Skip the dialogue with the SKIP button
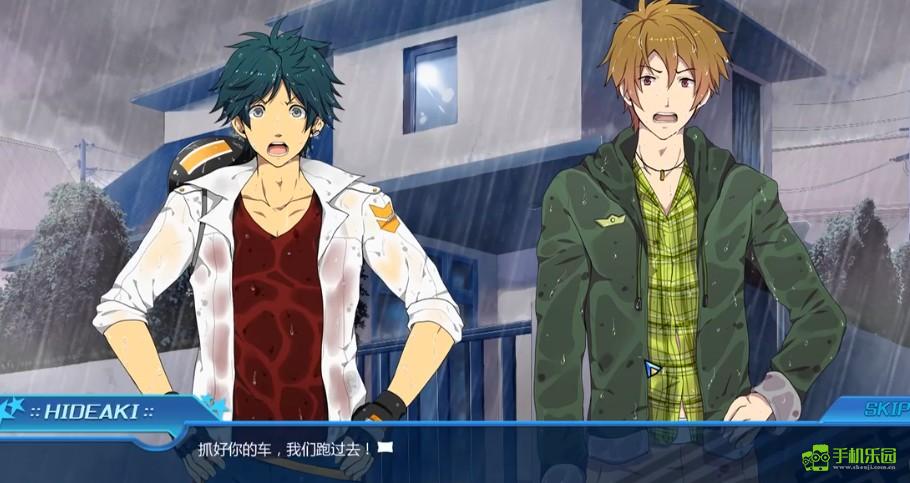The width and height of the screenshot is (910, 483). click(x=883, y=409)
